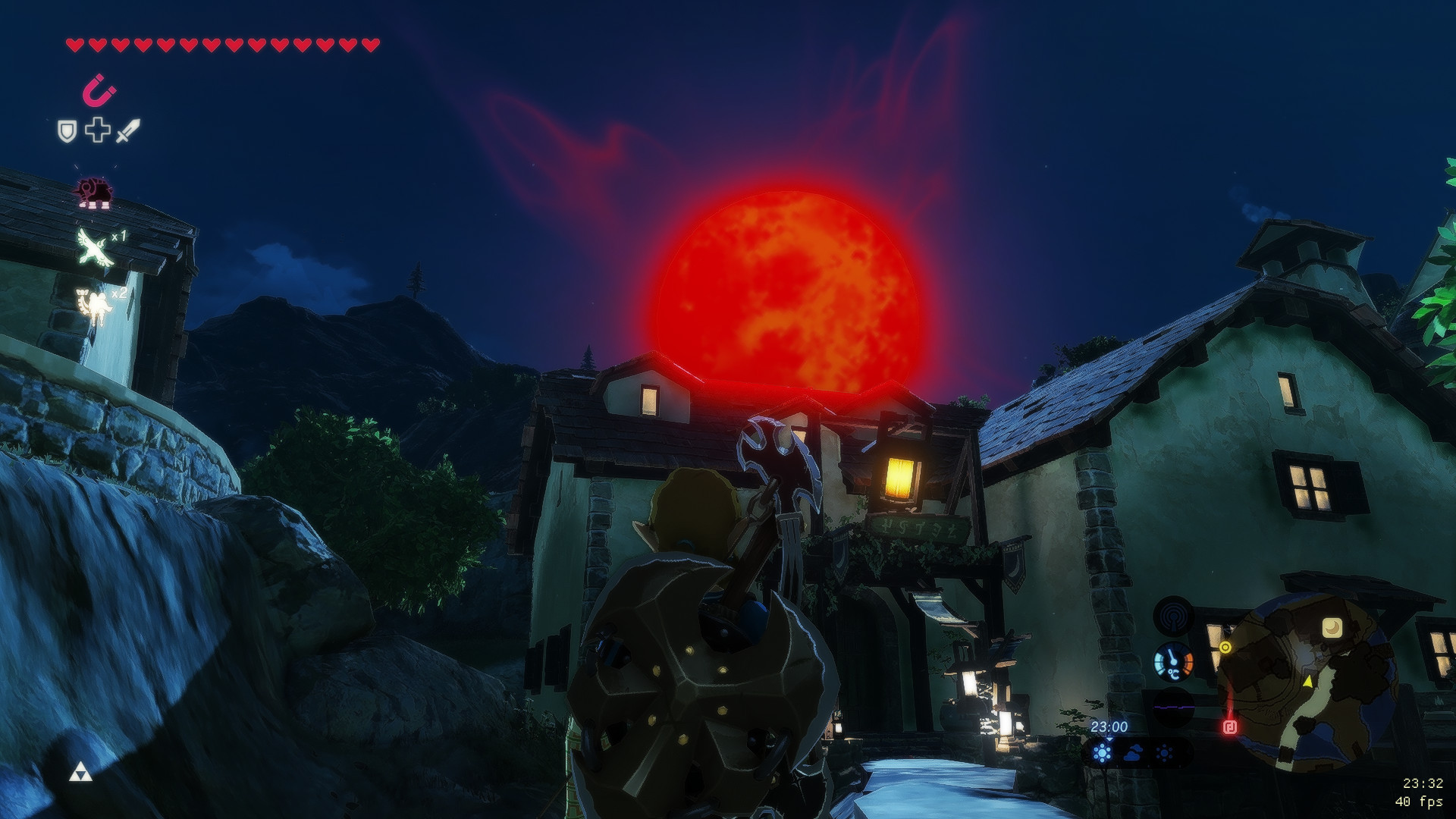Click the shield icon near the rune
The width and height of the screenshot is (1456, 819).
(67, 130)
